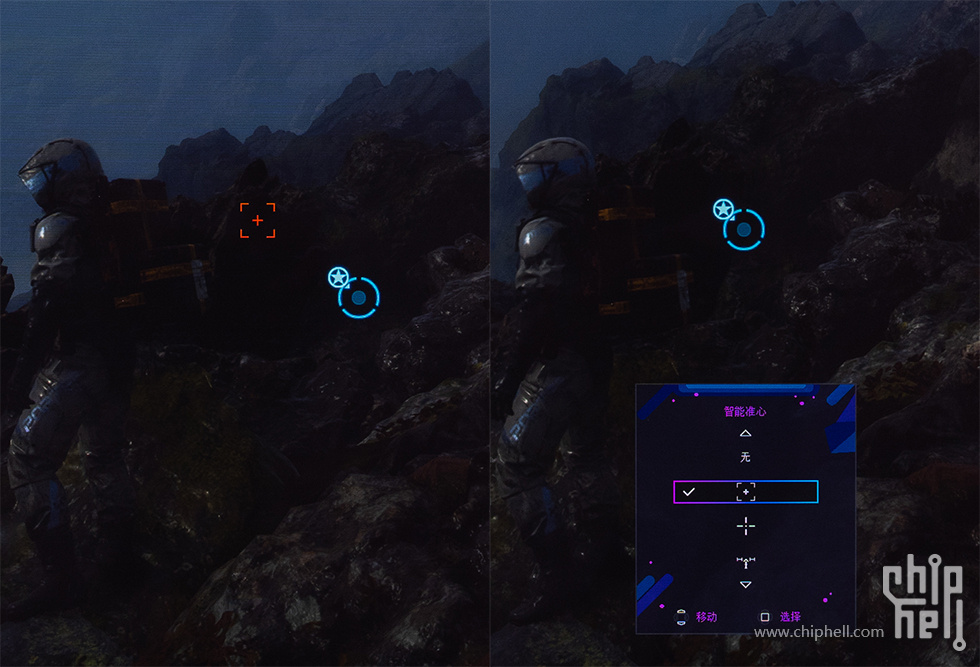
Task: Select the checked bracket crosshair option
Action: pos(746,491)
